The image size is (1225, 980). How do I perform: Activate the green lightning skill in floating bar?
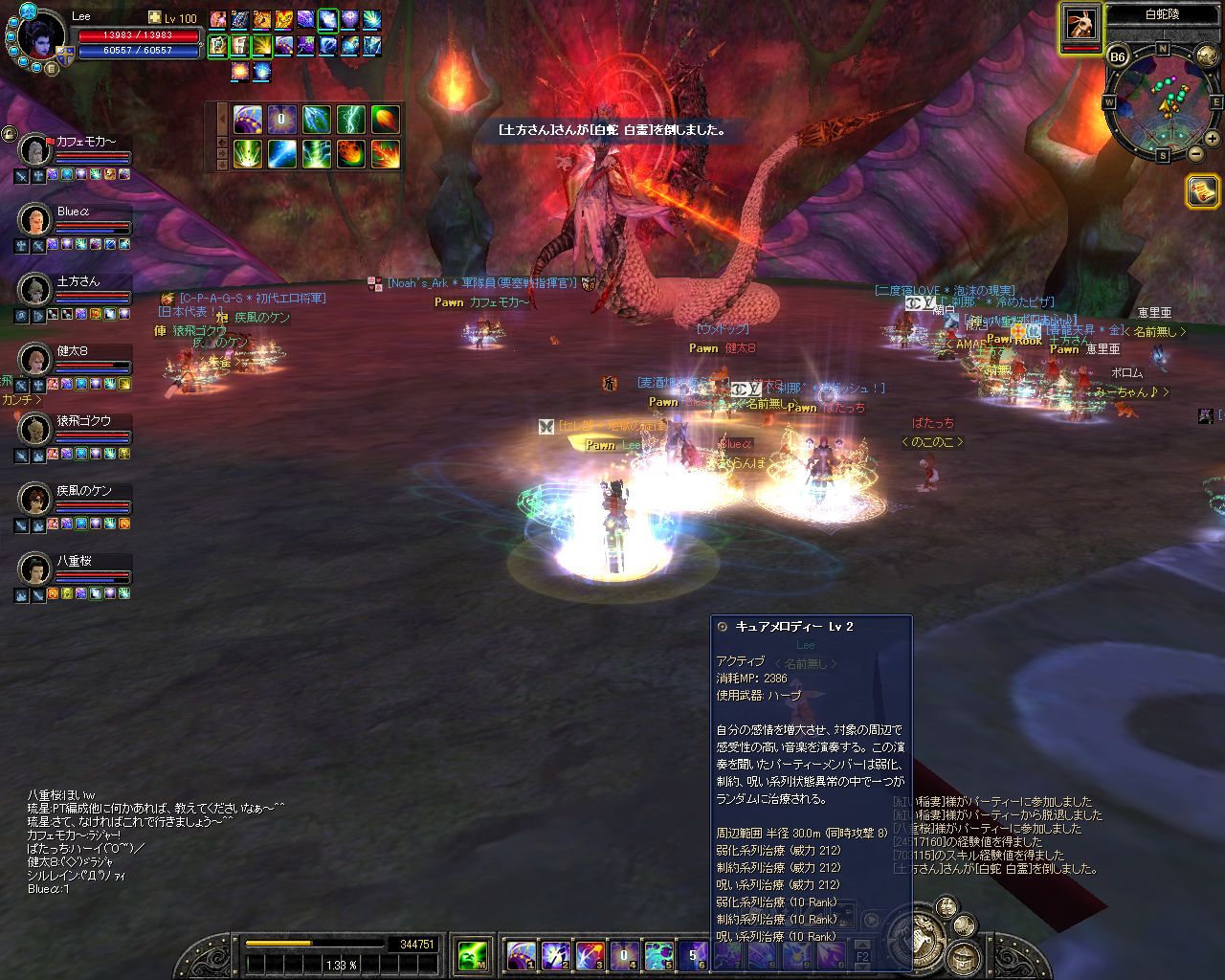click(x=351, y=120)
